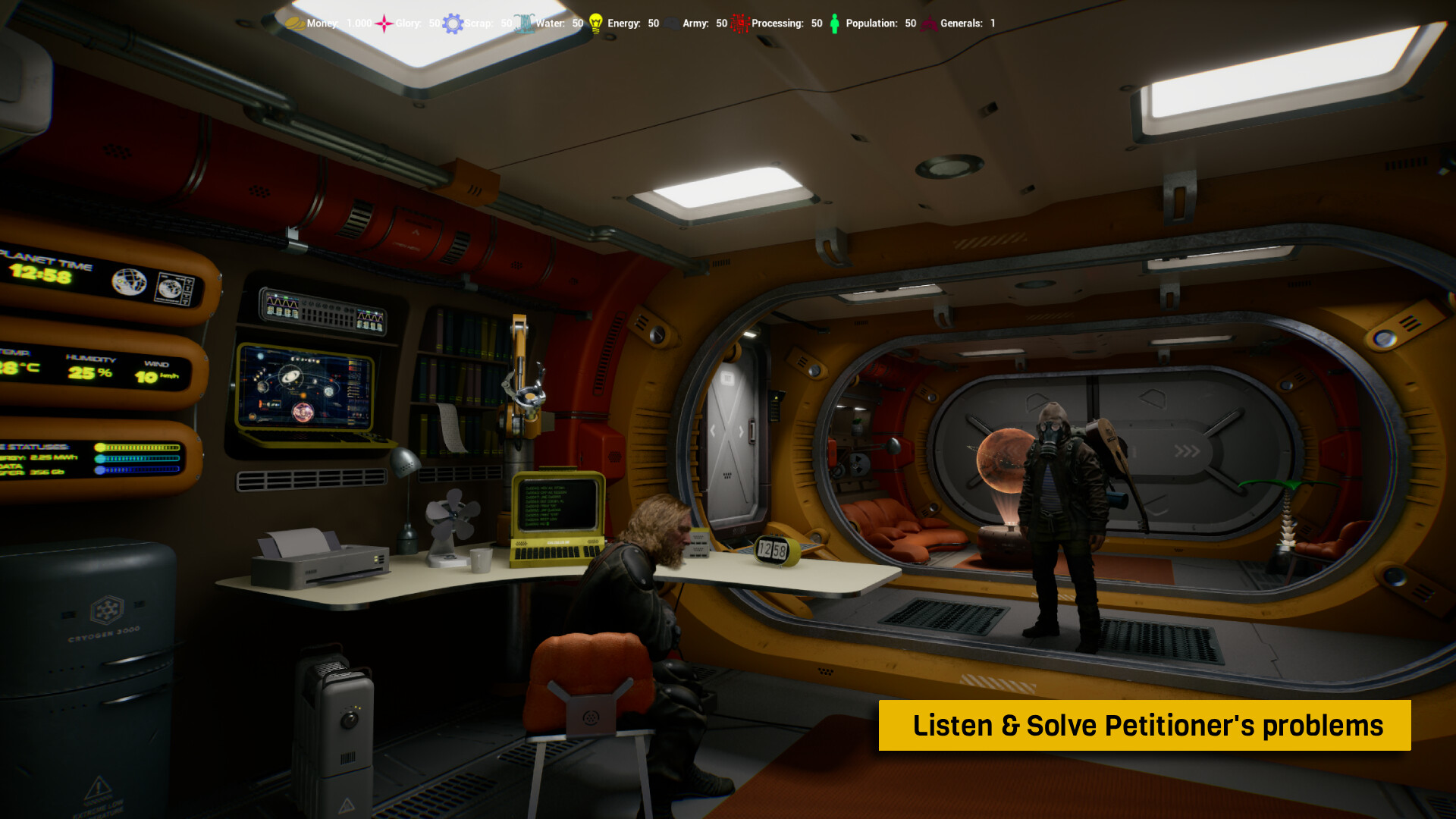The image size is (1456, 819).
Task: Click the Generals helmet icon
Action: point(930,24)
